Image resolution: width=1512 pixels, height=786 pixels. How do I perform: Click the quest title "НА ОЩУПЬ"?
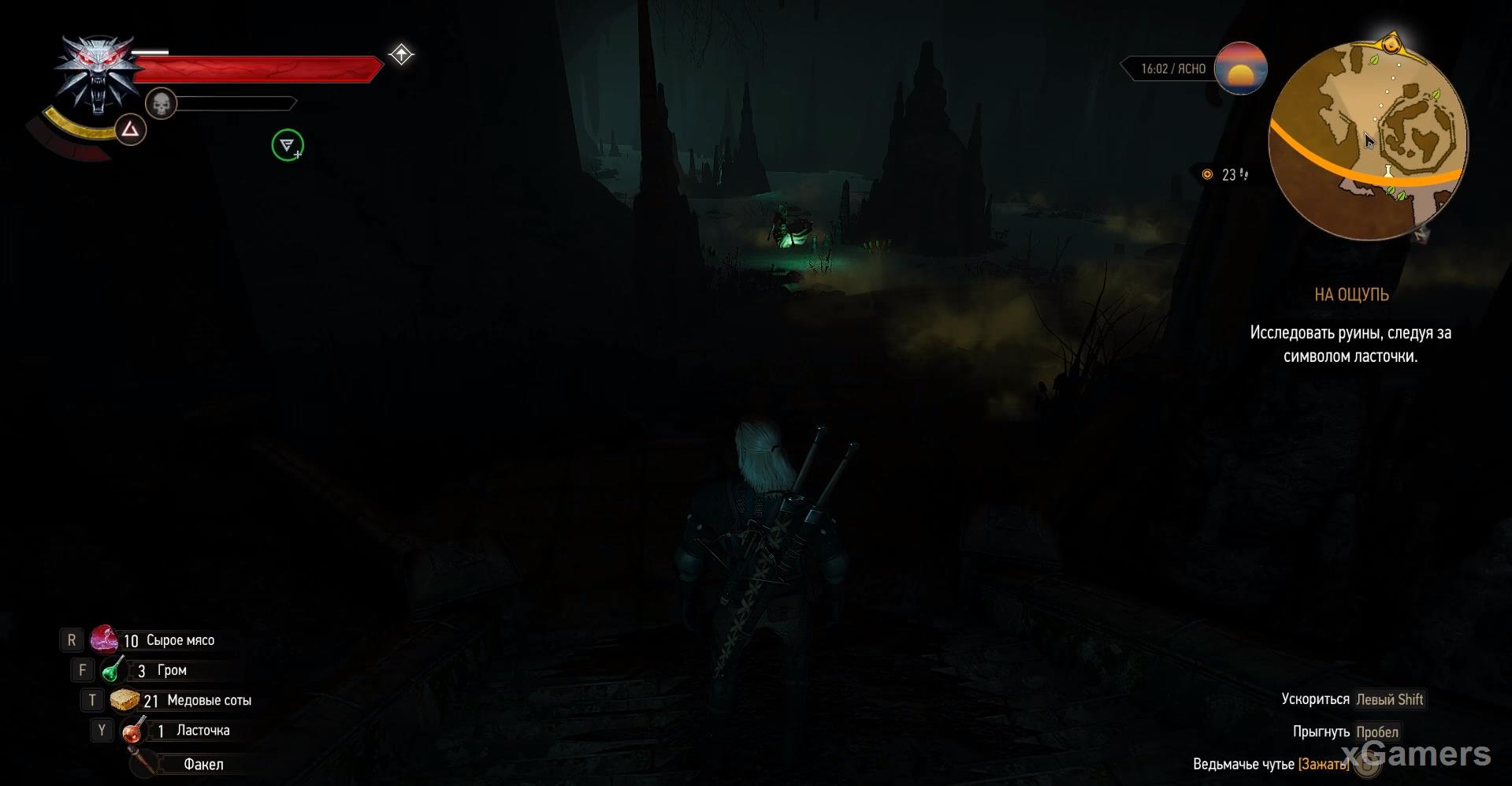click(1351, 295)
